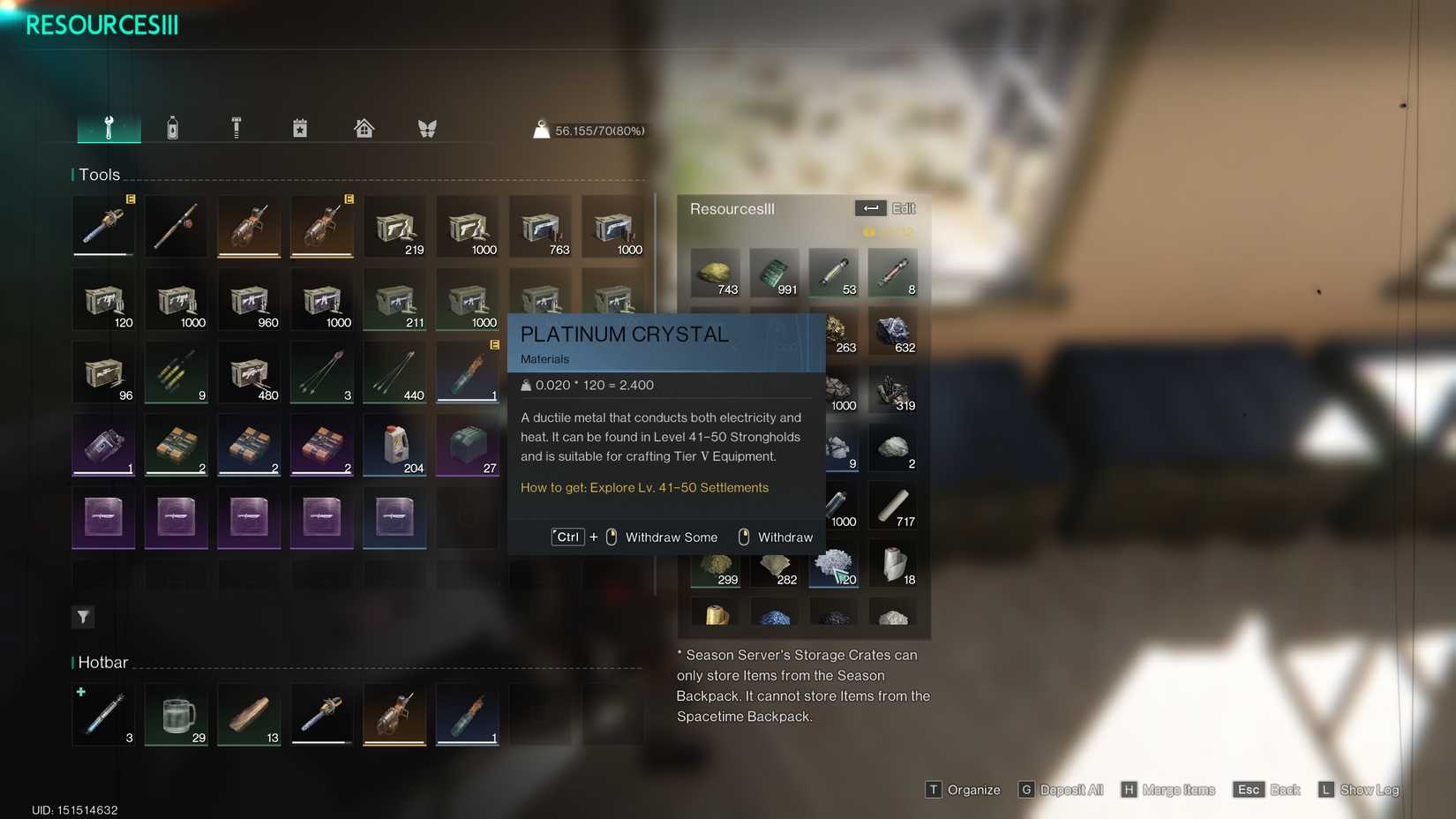Select the Platinum Crystal stack of 120
The image size is (1456, 819).
833,565
